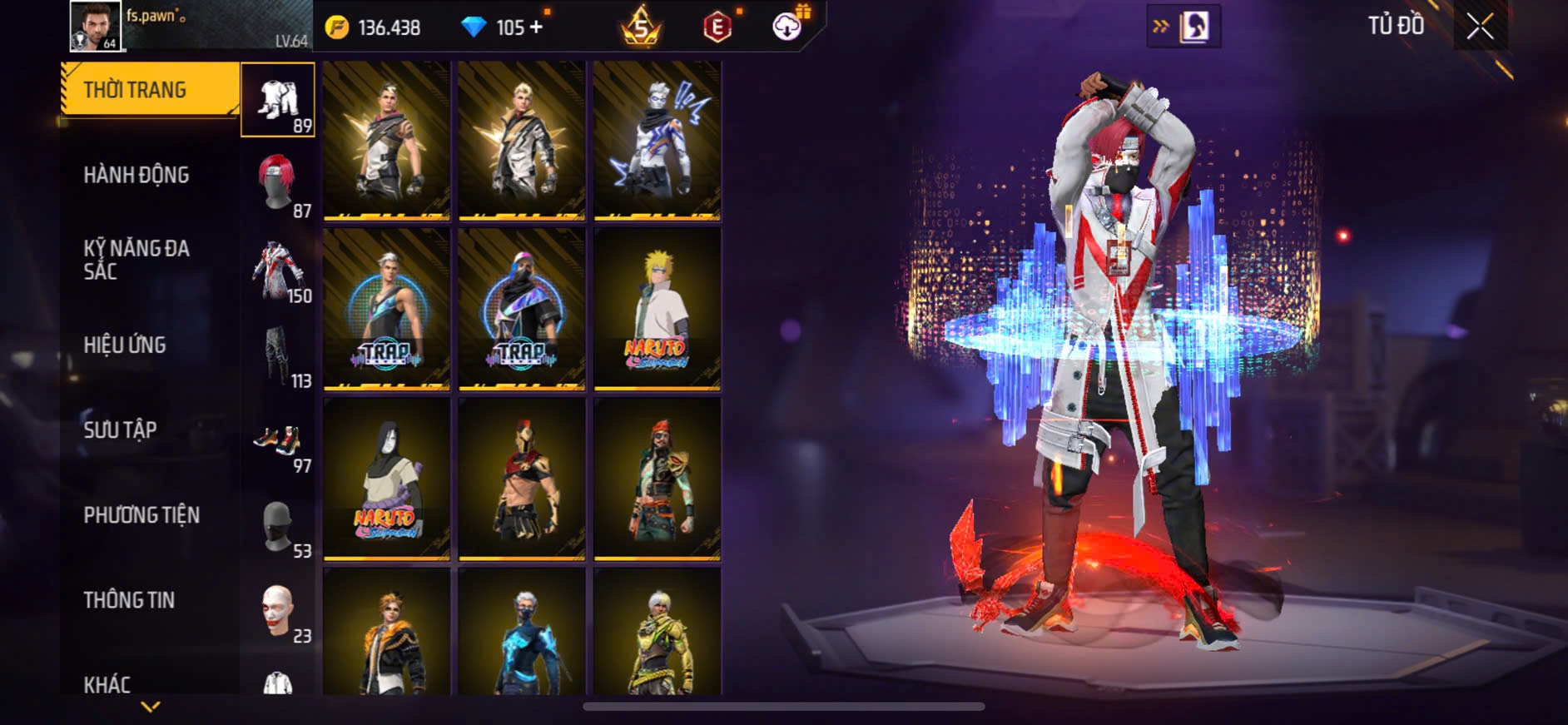Open the jacket tops category with 150 items
Screen dimensions: 1568x725
tap(278, 271)
